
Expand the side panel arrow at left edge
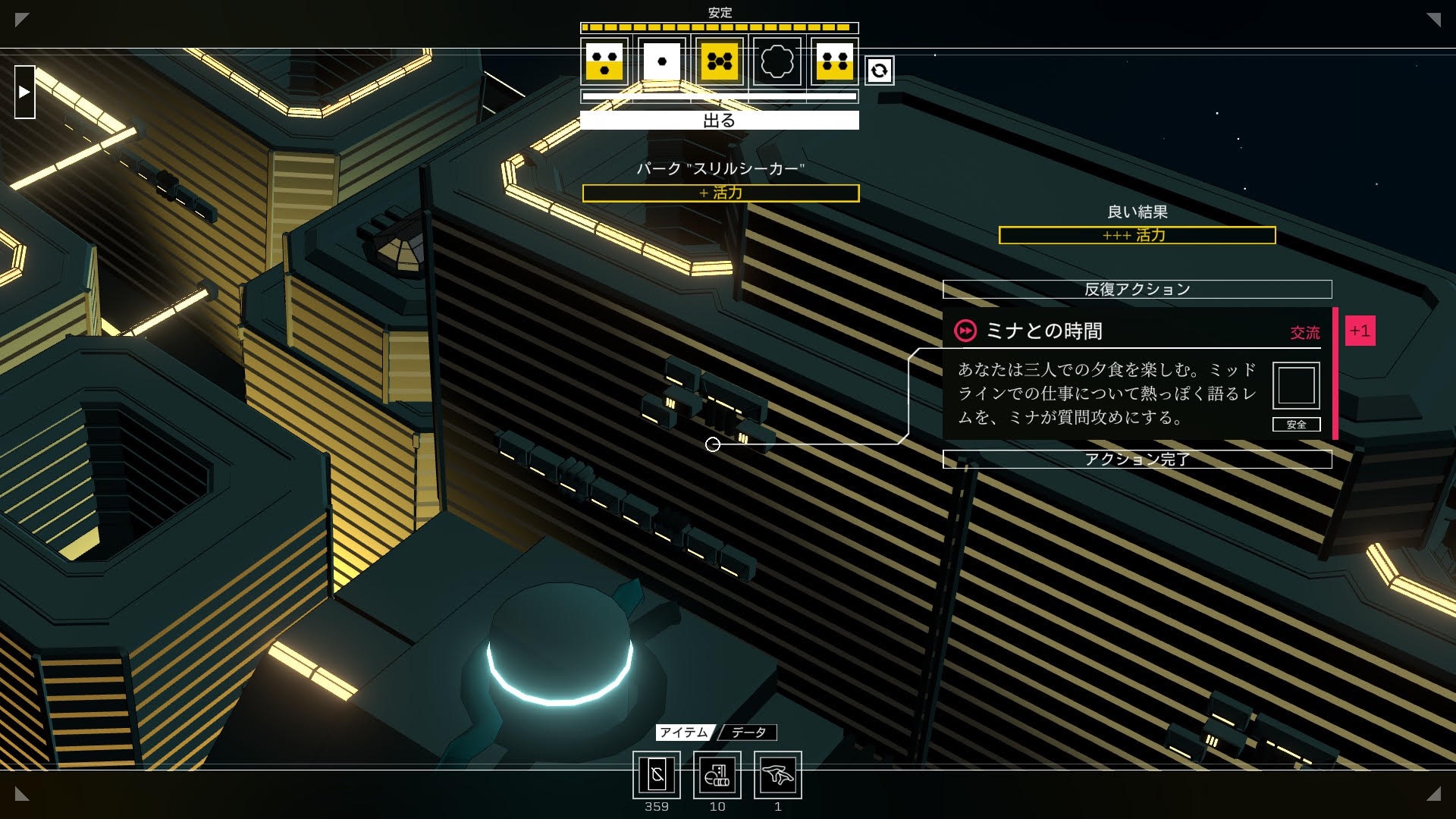(x=25, y=92)
